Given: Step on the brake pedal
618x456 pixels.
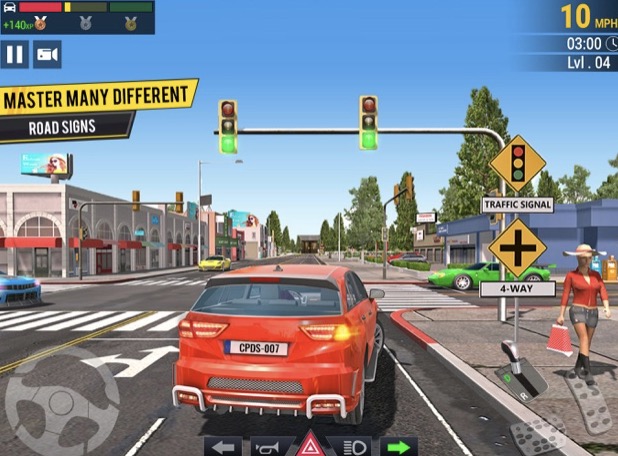Looking at the screenshot, I should click(539, 436).
